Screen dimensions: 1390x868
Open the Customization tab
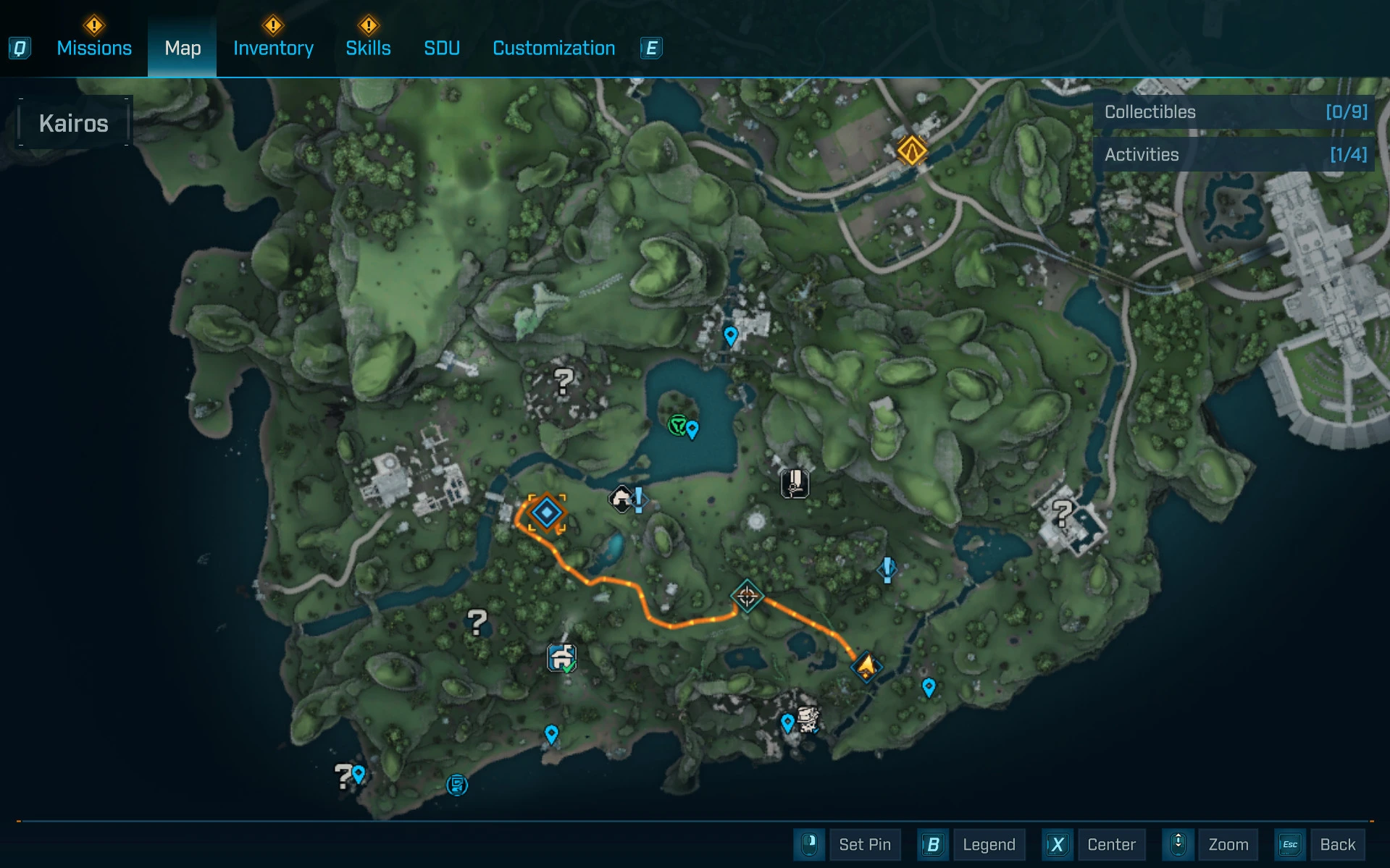tap(553, 49)
